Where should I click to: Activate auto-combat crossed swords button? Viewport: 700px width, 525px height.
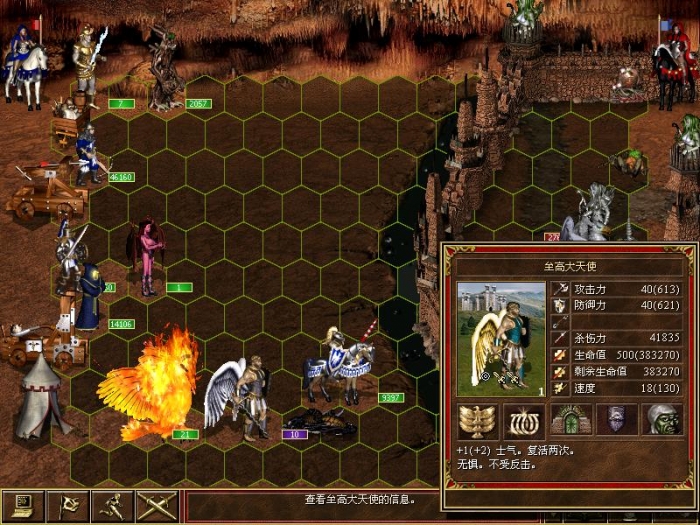(x=156, y=506)
